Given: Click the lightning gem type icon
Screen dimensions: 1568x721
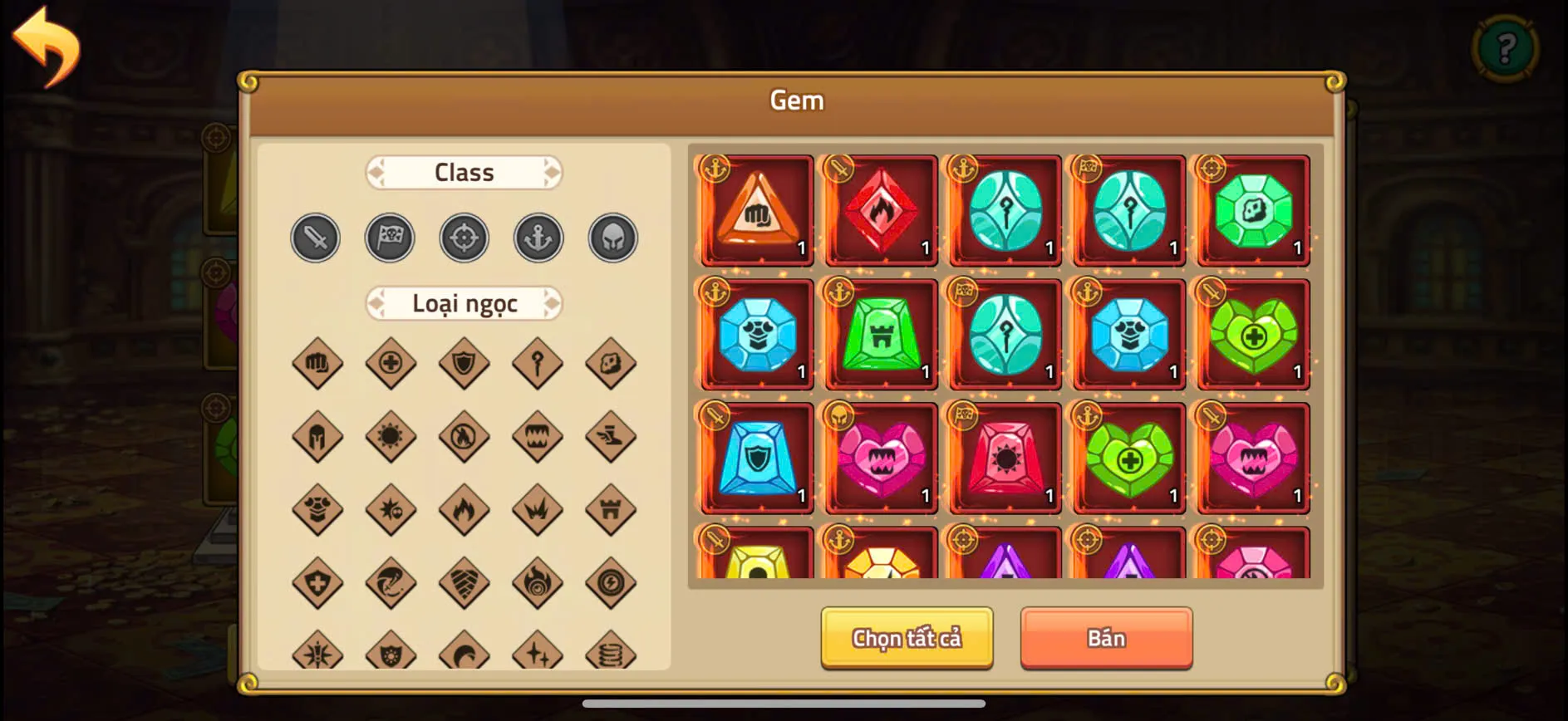Looking at the screenshot, I should [611, 582].
